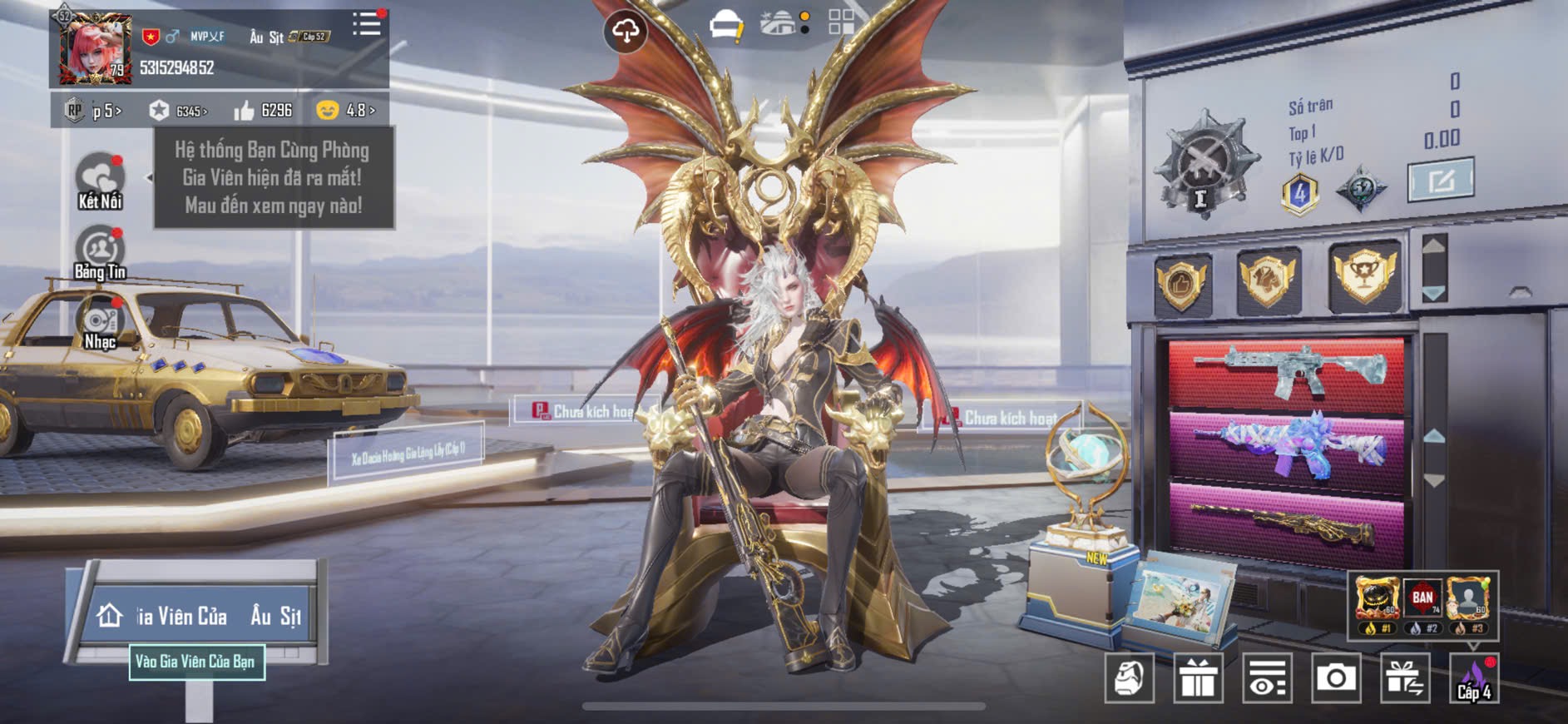Select the dome building scene icon
The image size is (1568, 724).
[x=779, y=24]
